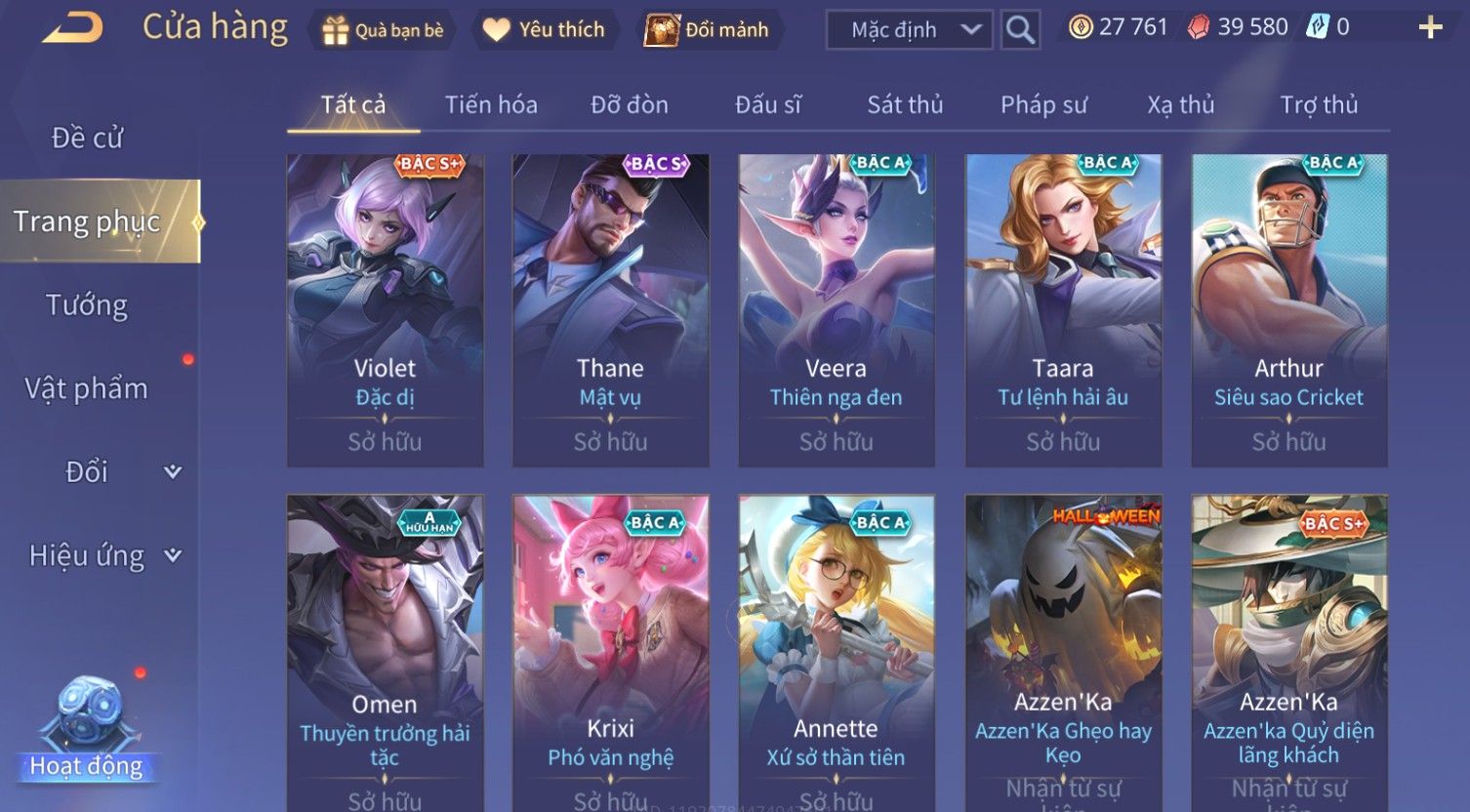The image size is (1470, 812).
Task: Open Đổi mảnh fragment exchange
Action: coord(709,30)
